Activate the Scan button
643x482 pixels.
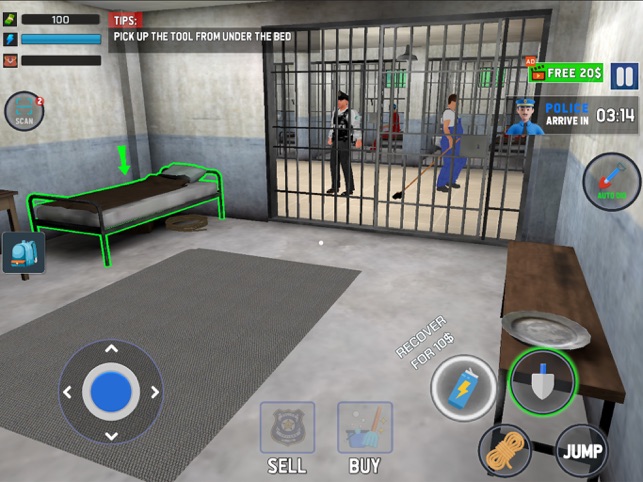point(23,112)
